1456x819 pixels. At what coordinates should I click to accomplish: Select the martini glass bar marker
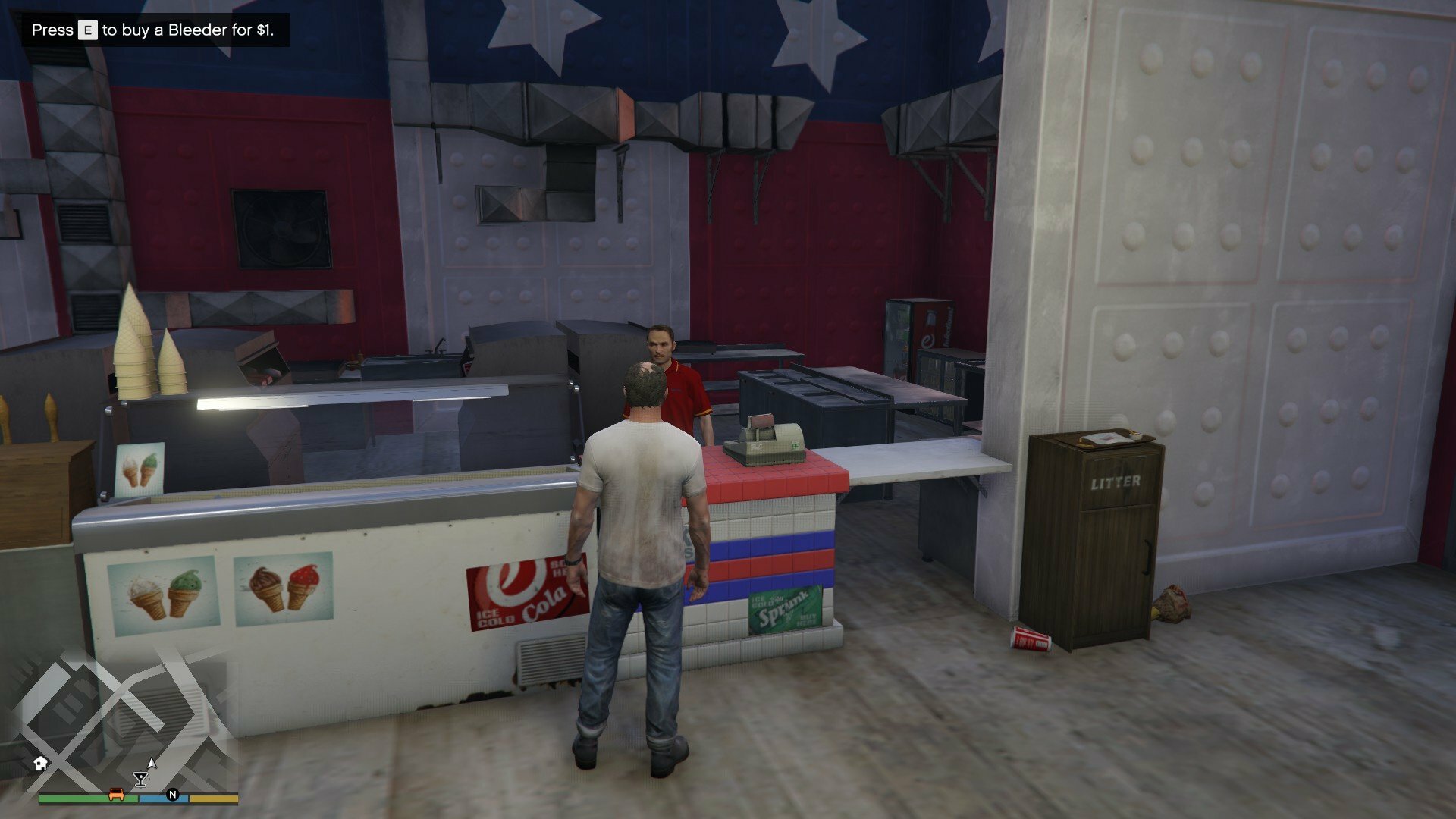140,779
